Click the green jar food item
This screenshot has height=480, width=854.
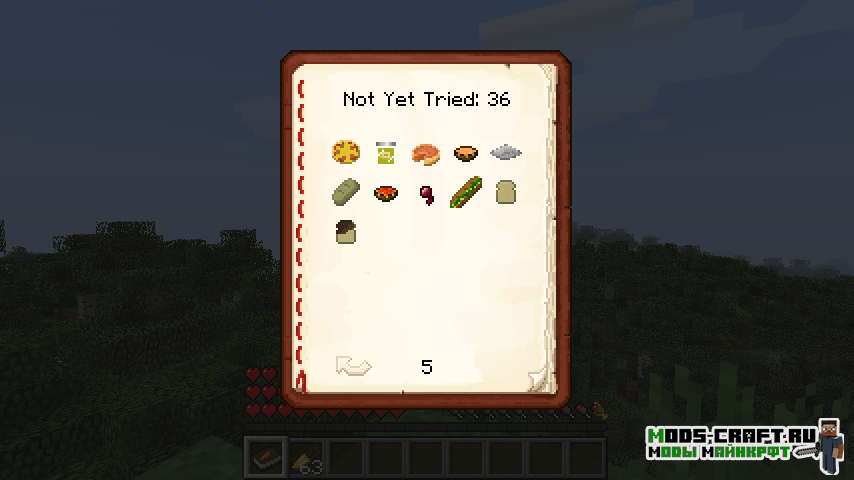385,153
